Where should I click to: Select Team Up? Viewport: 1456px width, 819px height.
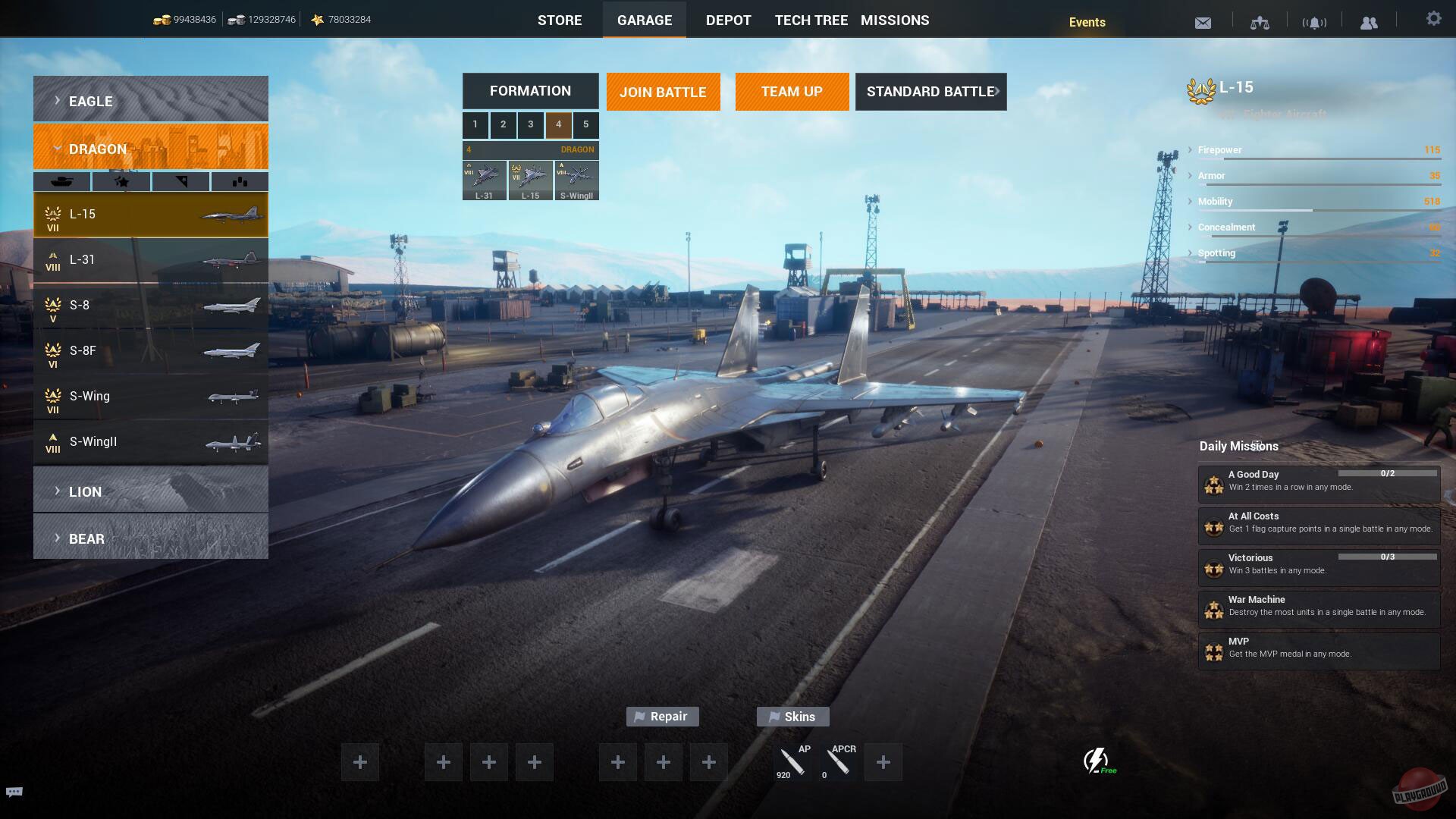click(792, 92)
